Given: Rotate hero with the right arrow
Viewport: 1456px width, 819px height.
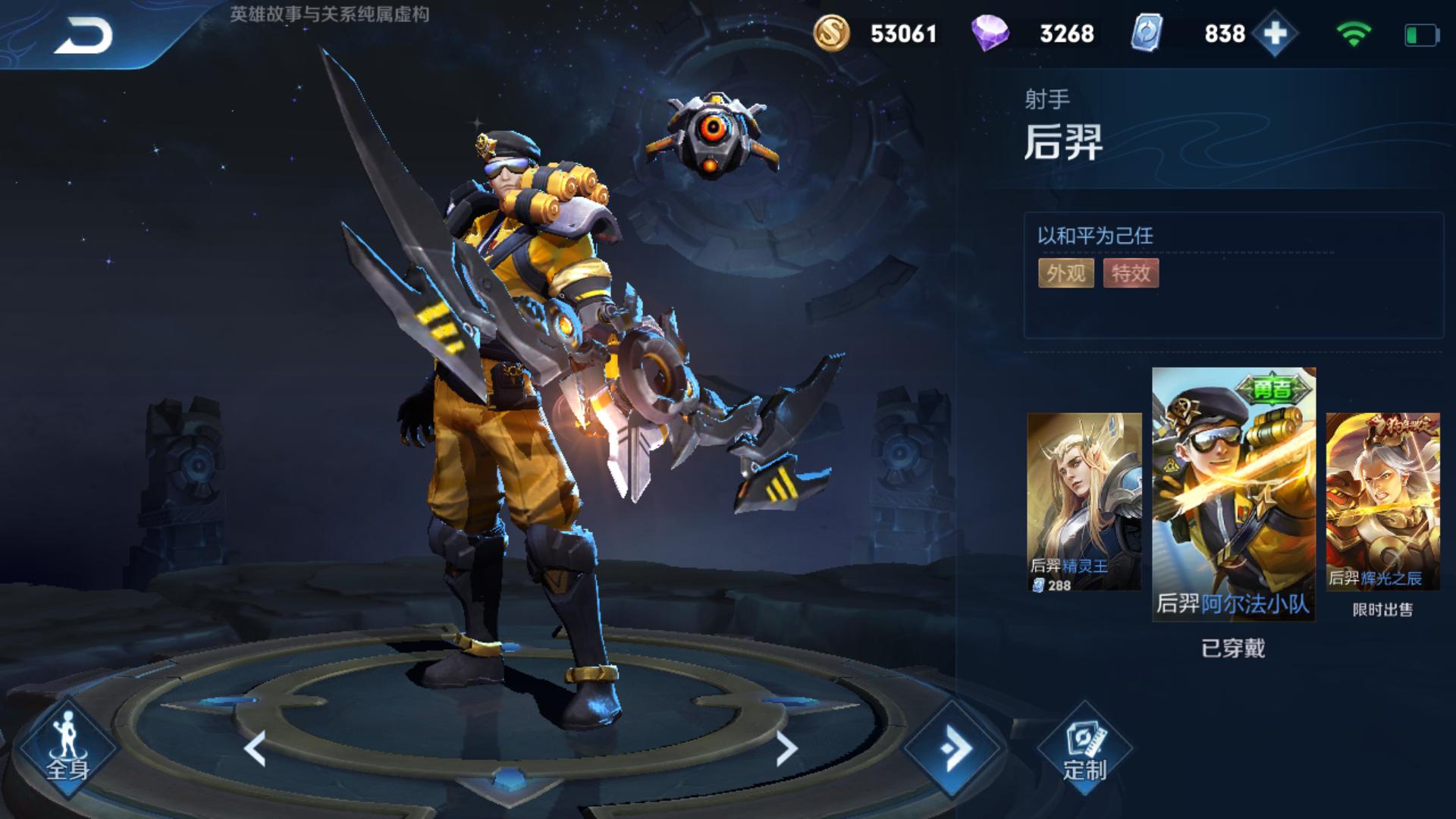Looking at the screenshot, I should pyautogui.click(x=786, y=748).
